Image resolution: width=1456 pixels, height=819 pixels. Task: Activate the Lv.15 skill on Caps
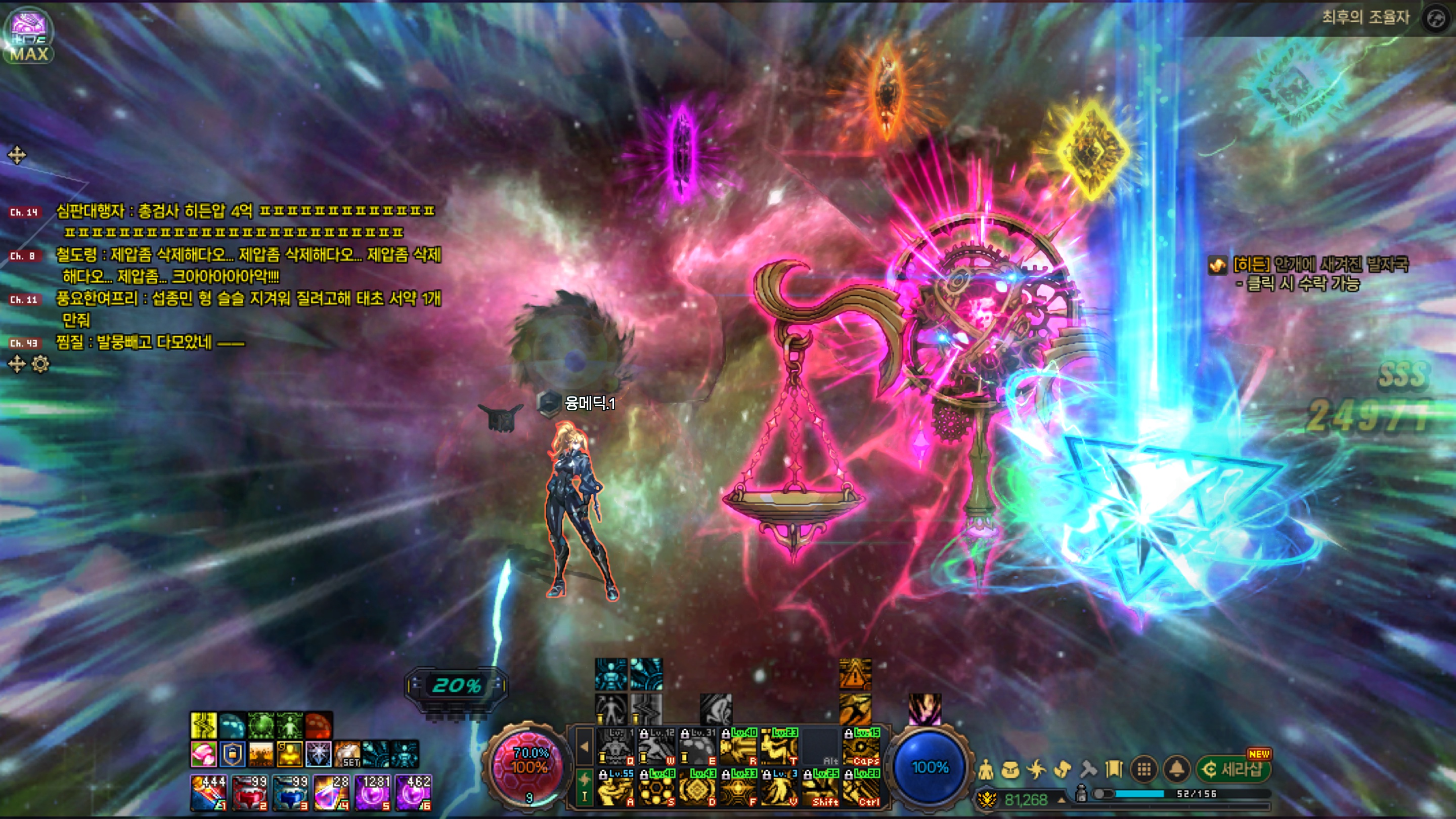861,747
